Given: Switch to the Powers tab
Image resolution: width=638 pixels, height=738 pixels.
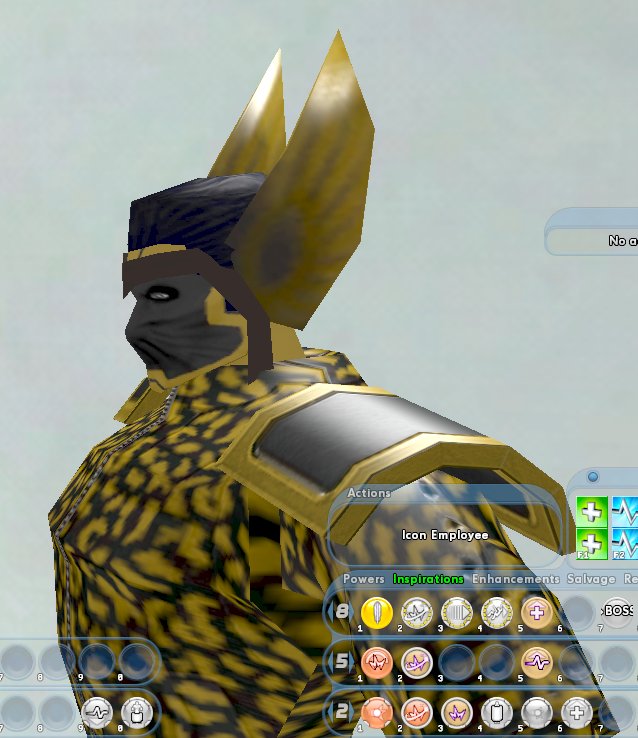Looking at the screenshot, I should [x=363, y=579].
